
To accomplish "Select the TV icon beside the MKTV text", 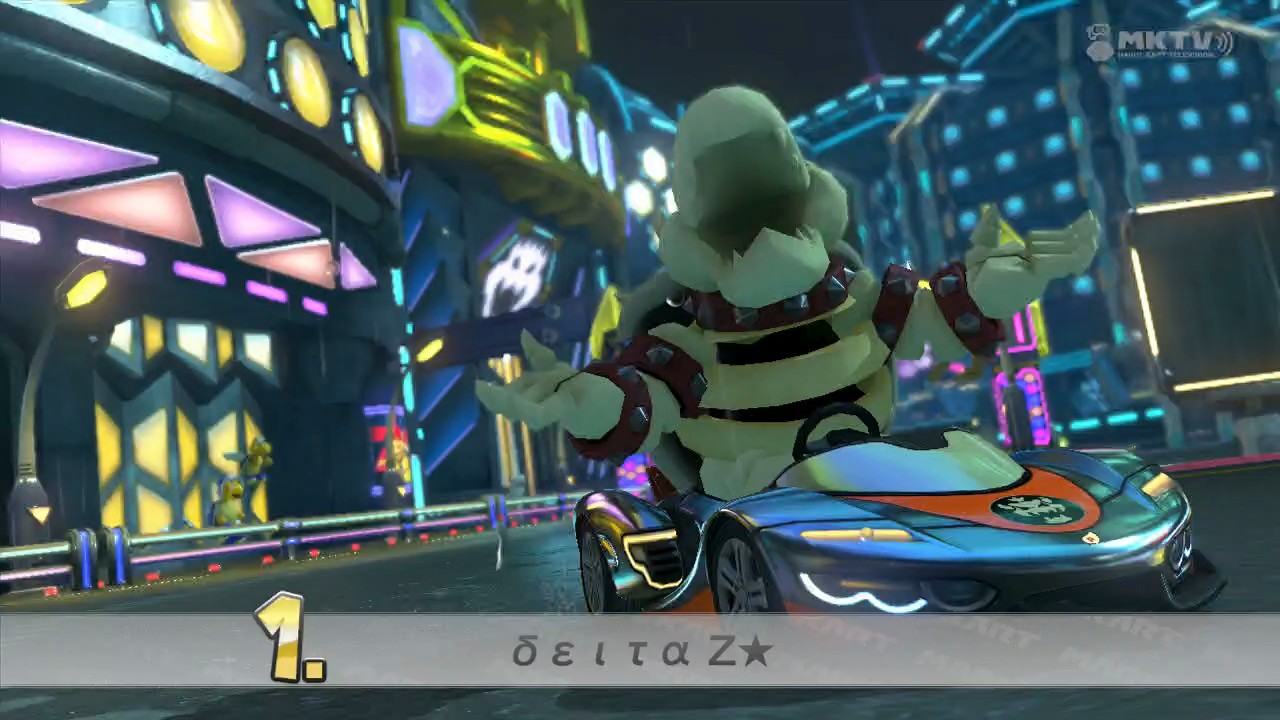I will [1097, 33].
